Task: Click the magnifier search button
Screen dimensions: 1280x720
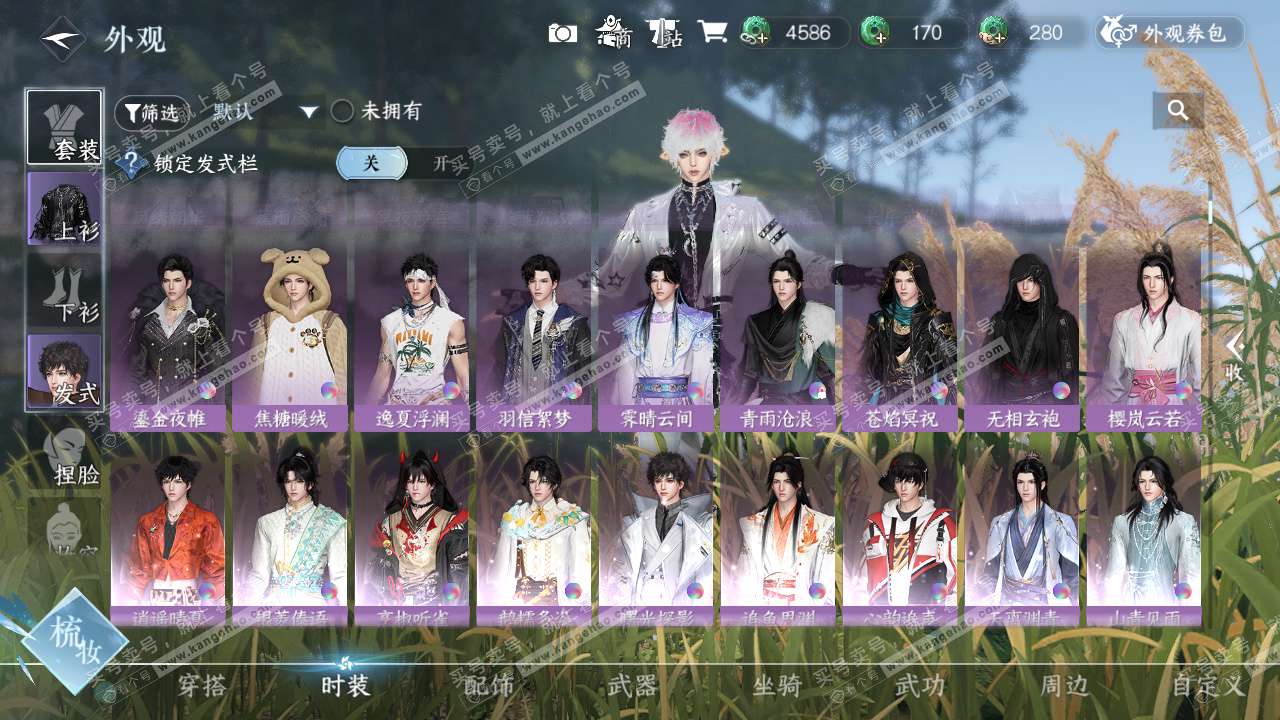Action: pos(1178,111)
